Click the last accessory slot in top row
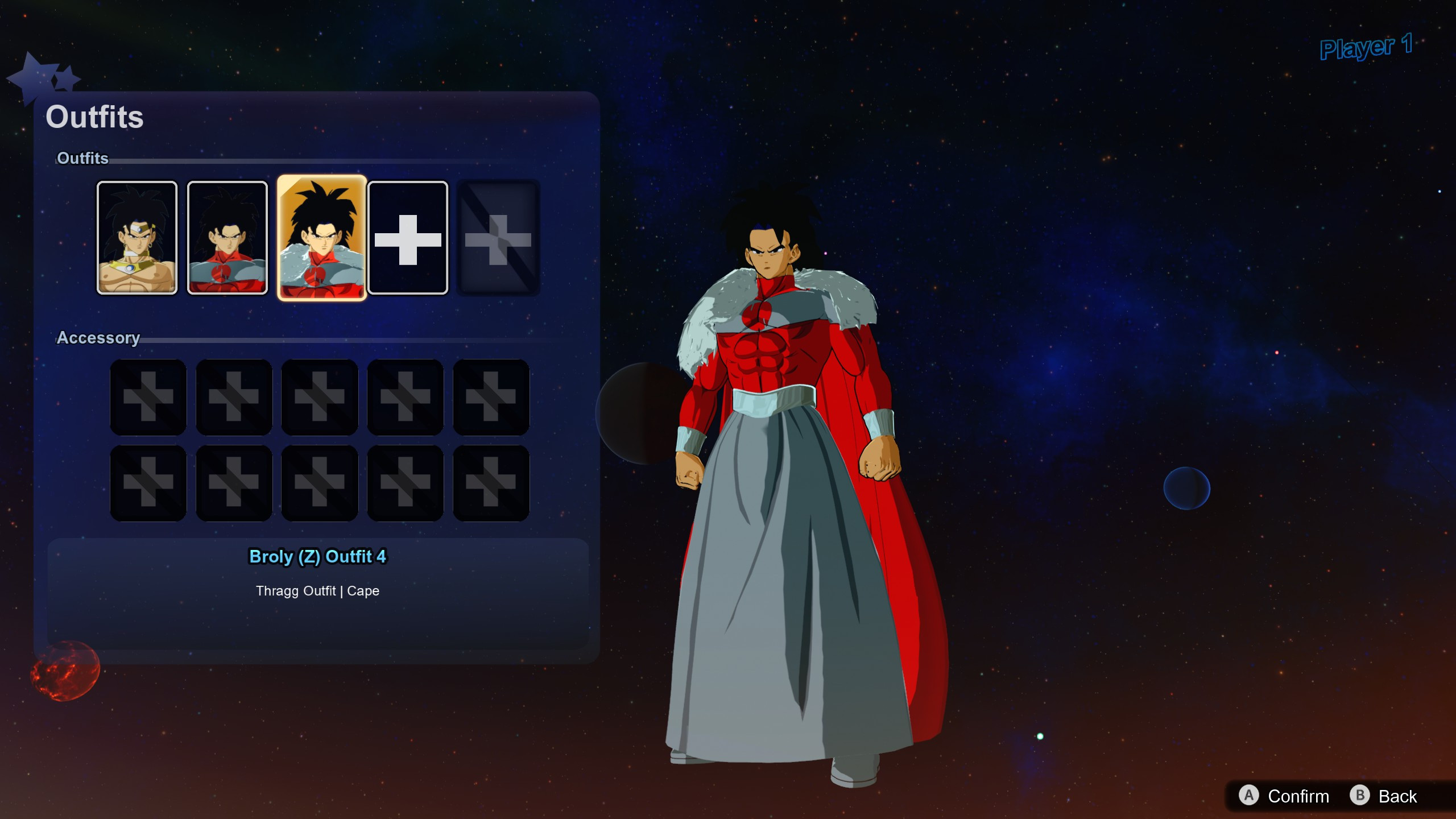 coord(491,397)
